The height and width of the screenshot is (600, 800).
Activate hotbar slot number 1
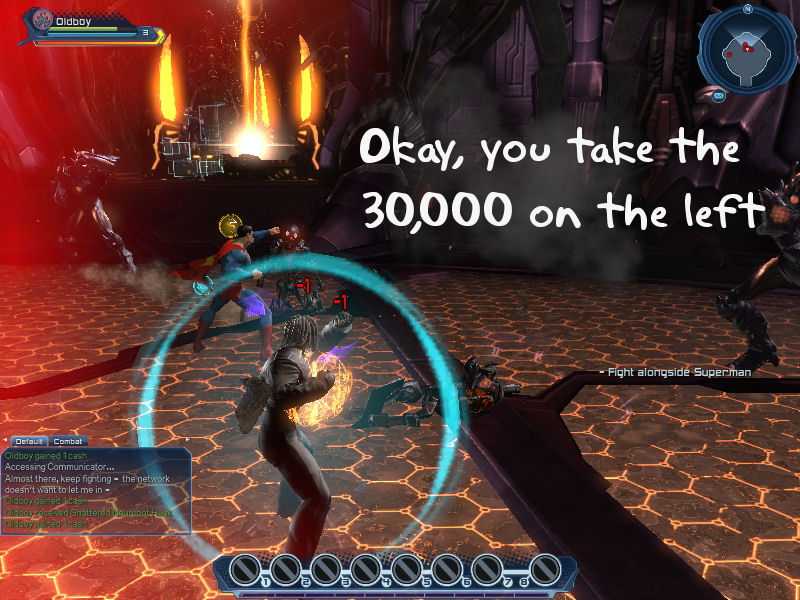click(x=245, y=570)
